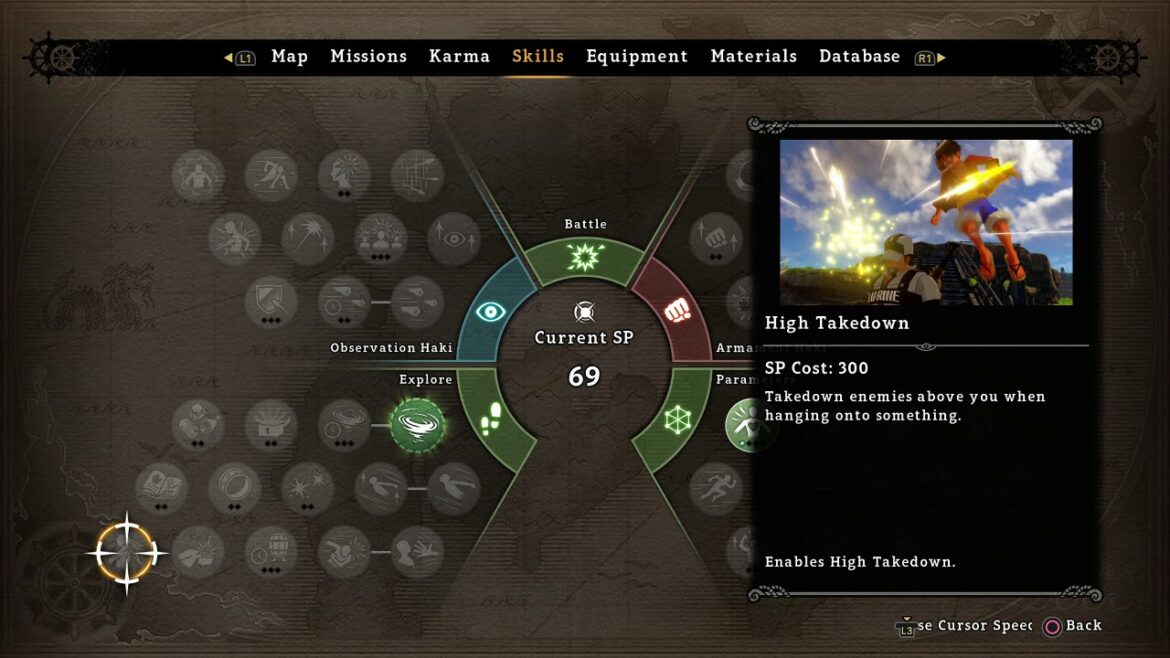Select the running figure skill icon
This screenshot has width=1170, height=658.
click(x=715, y=489)
